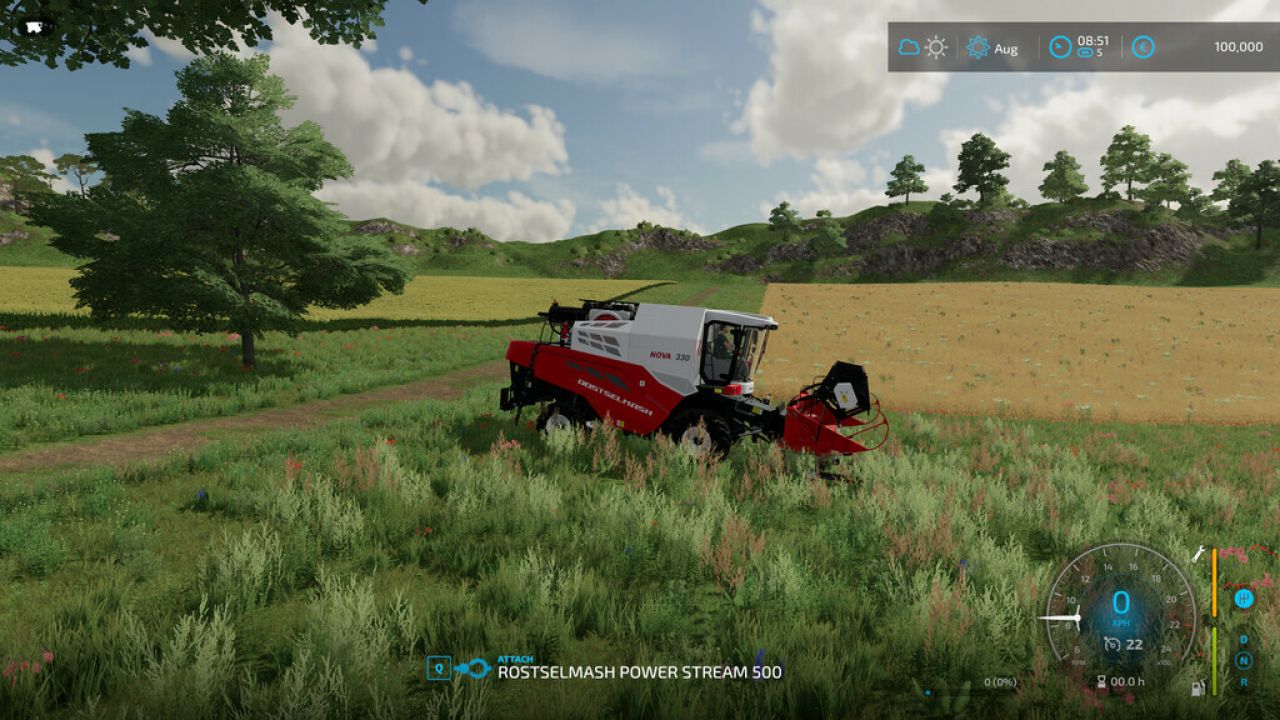This screenshot has height=720, width=1280.
Task: Click the ROSTSELMASH POWER STREAM 500 text
Action: coord(640,674)
